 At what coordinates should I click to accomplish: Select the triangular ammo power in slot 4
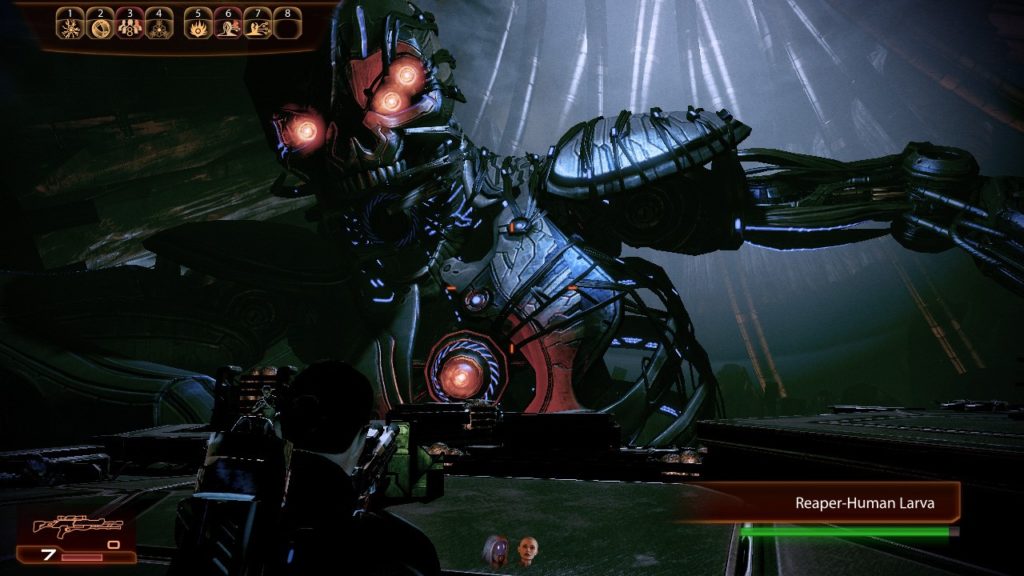158,27
